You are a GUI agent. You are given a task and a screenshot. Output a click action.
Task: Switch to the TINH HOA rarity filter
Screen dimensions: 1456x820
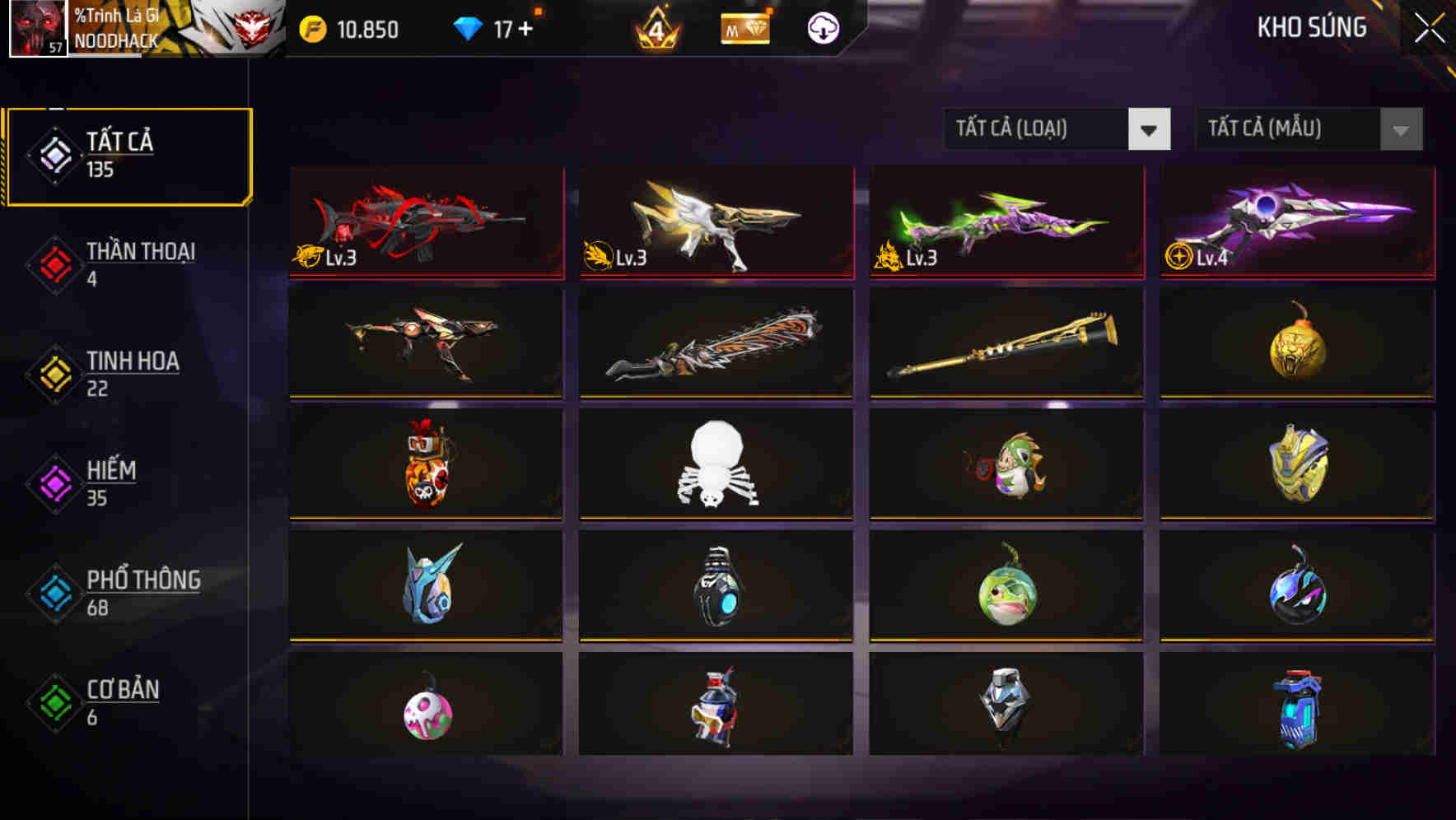132,372
